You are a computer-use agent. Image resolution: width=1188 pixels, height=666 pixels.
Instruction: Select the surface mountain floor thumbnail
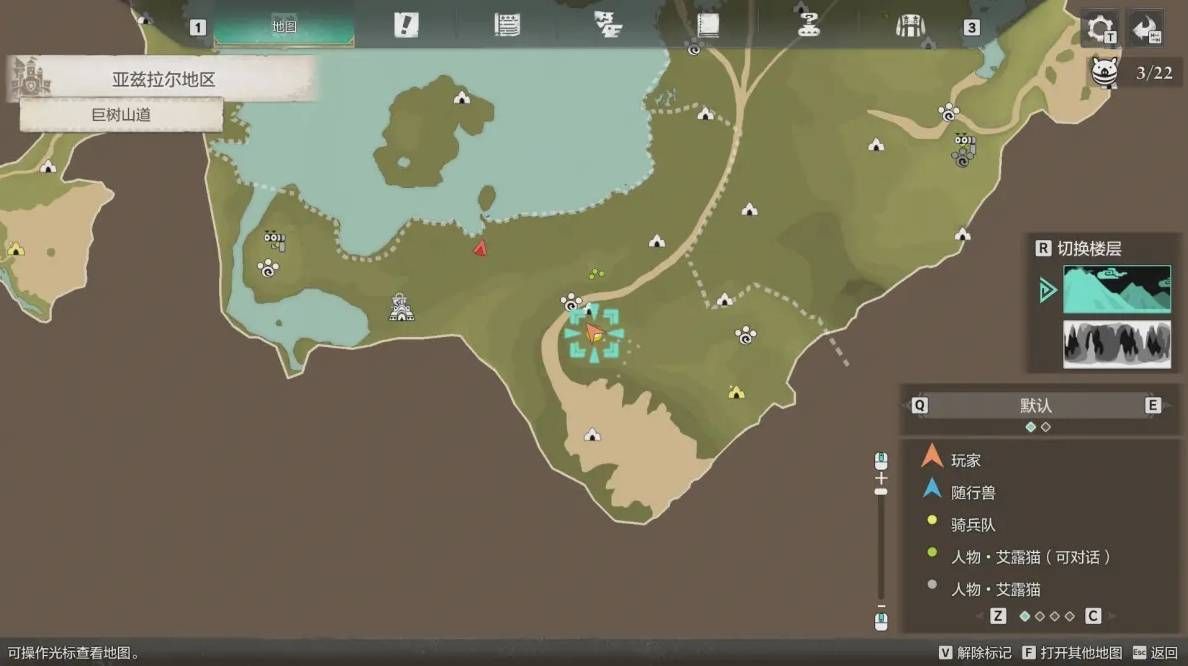tap(1116, 290)
